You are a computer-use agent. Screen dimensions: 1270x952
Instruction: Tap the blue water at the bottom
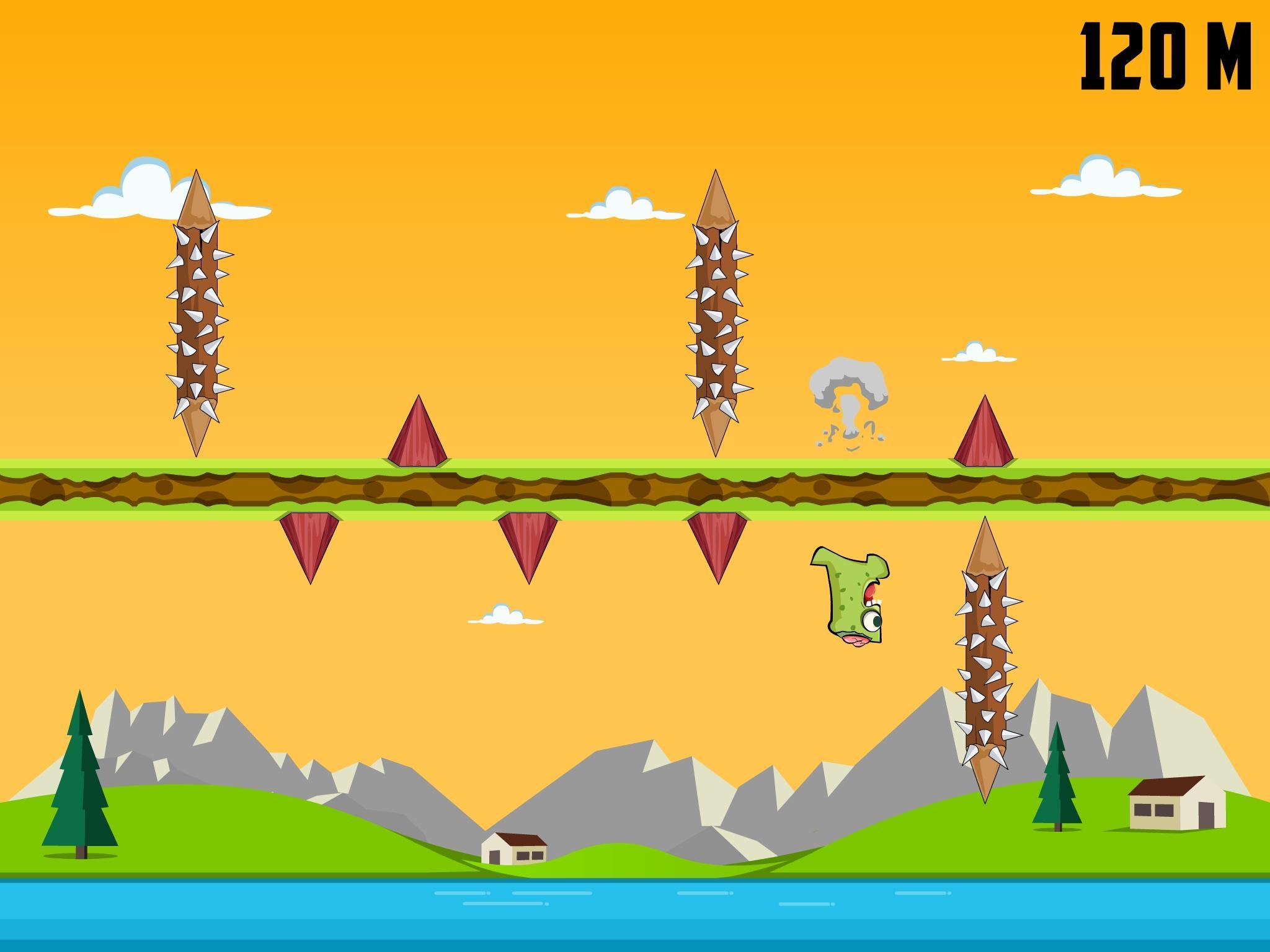click(635, 917)
